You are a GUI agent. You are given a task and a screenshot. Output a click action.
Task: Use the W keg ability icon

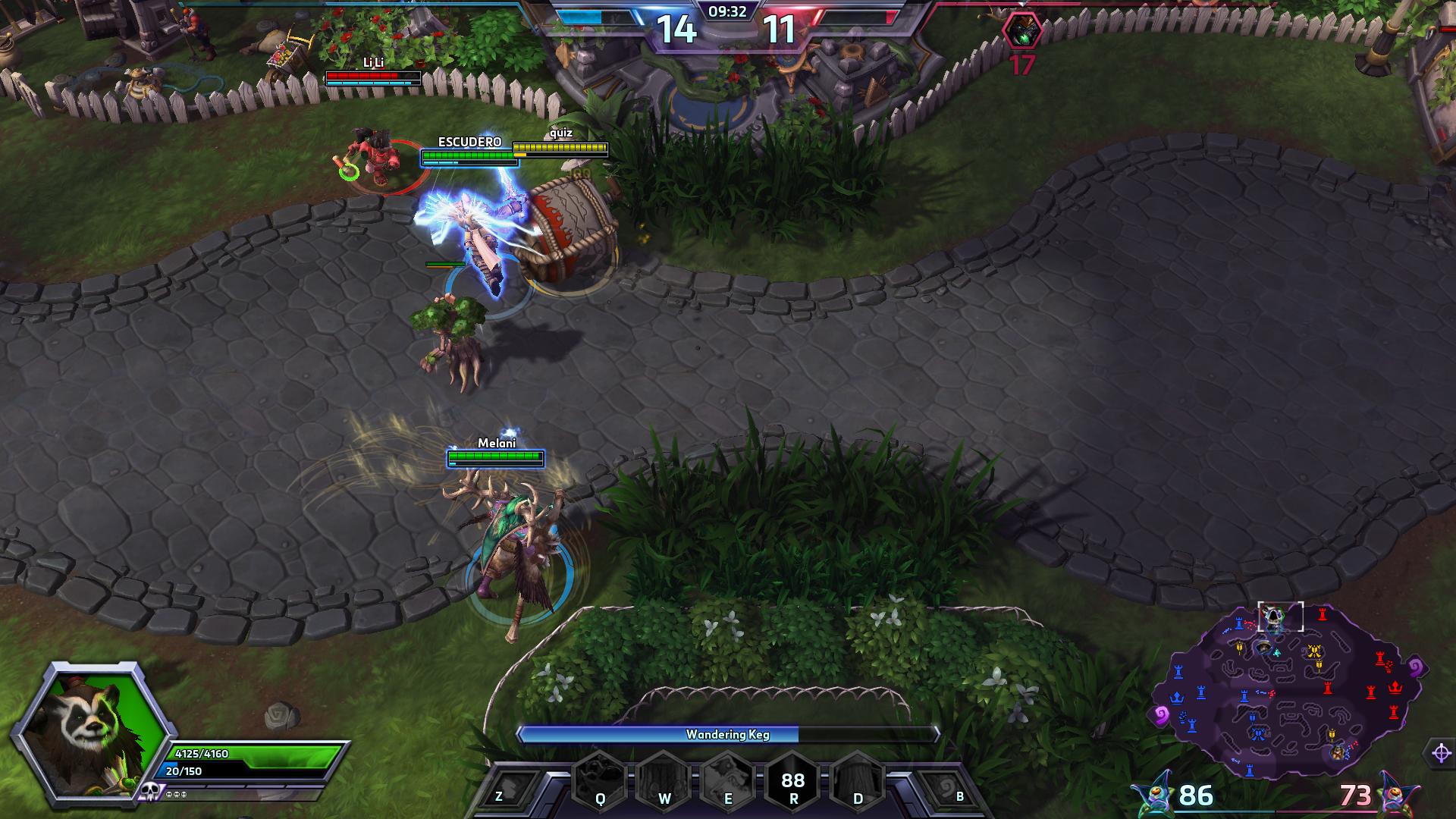(664, 779)
